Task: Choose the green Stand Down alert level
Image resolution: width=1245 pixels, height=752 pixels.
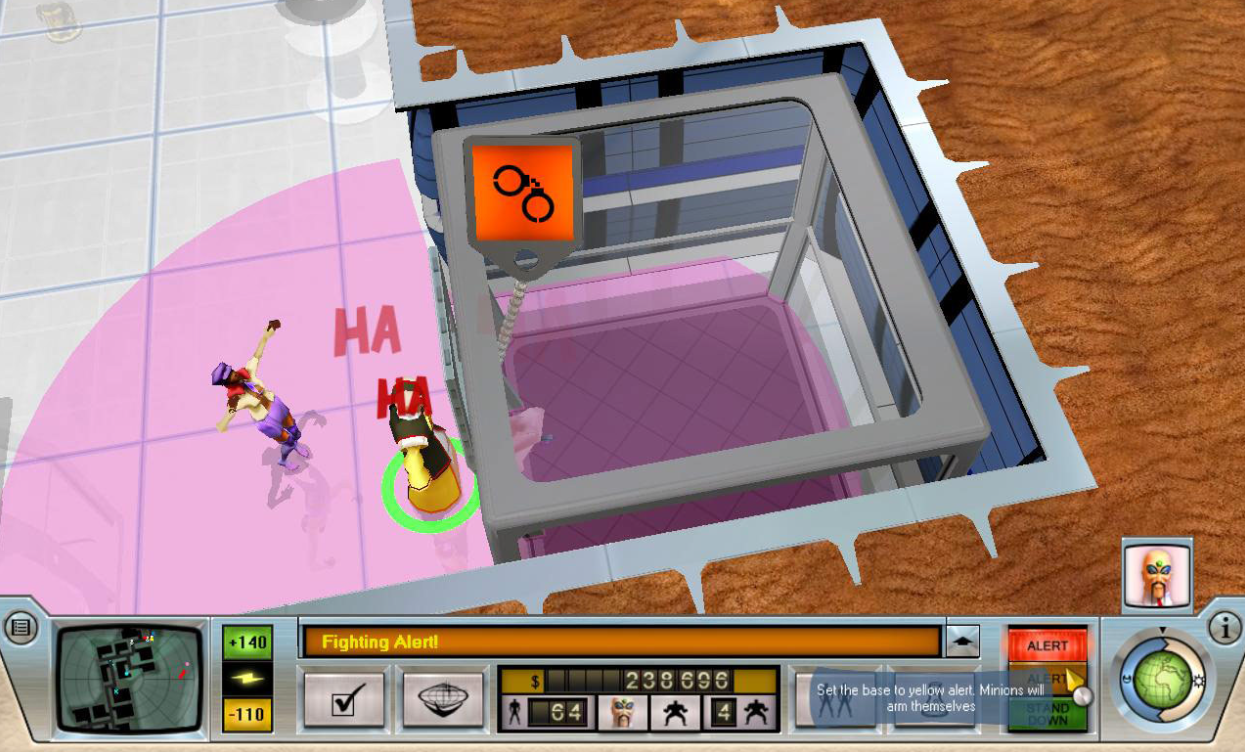Action: click(x=1046, y=713)
